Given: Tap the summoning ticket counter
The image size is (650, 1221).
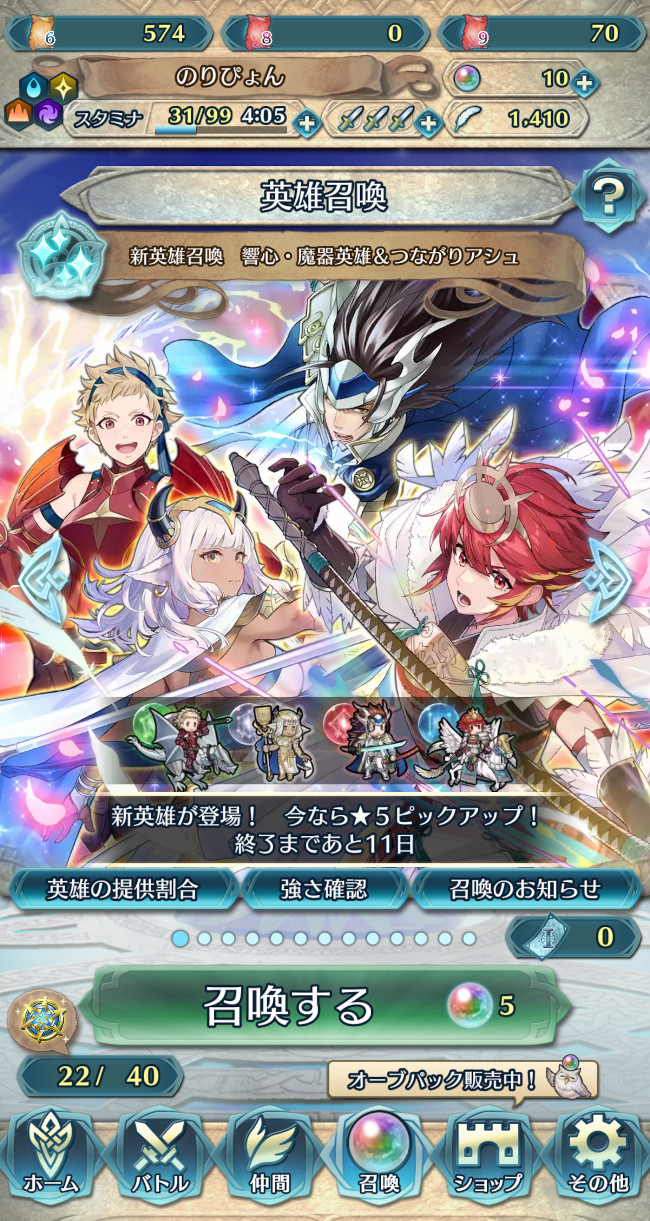Looking at the screenshot, I should tap(574, 937).
